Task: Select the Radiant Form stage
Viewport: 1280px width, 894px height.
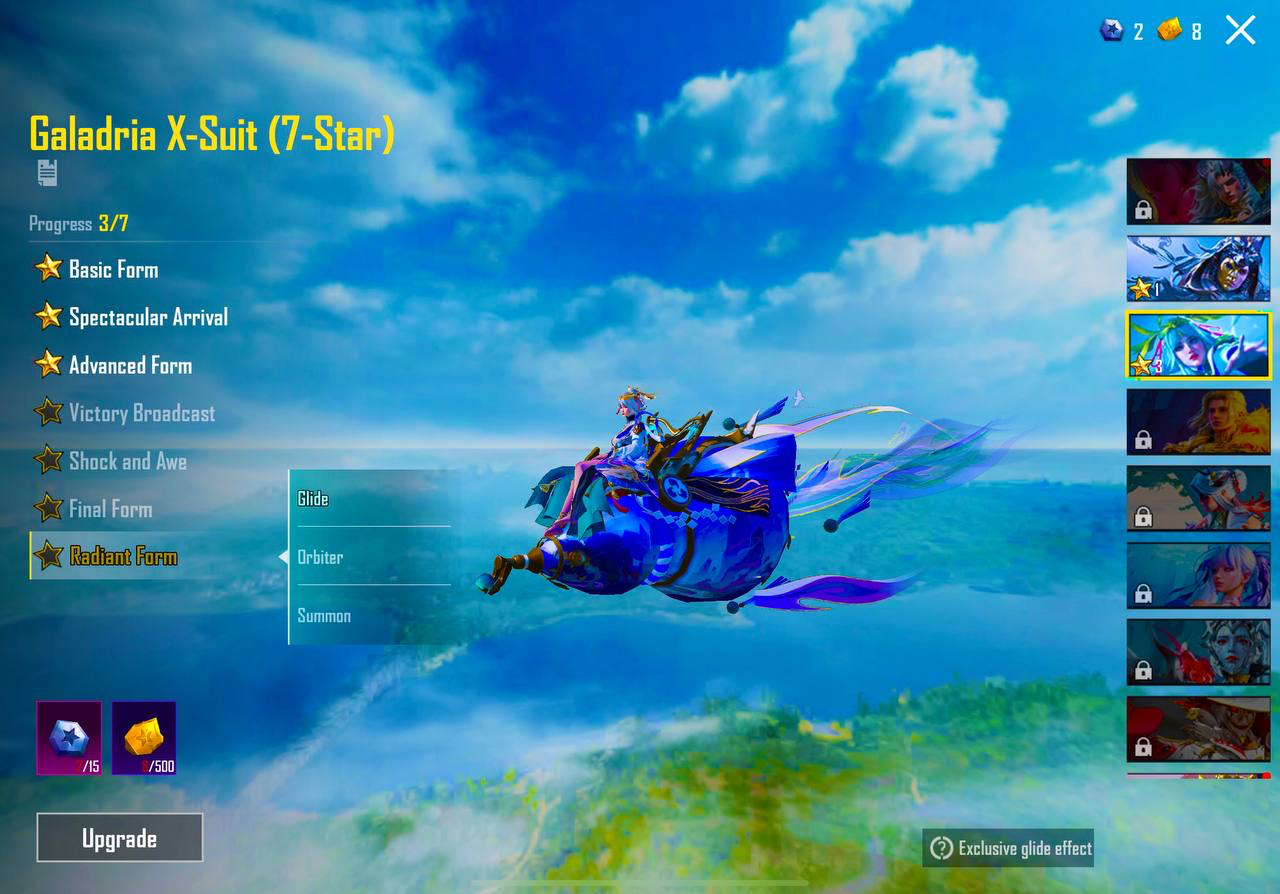Action: click(122, 557)
